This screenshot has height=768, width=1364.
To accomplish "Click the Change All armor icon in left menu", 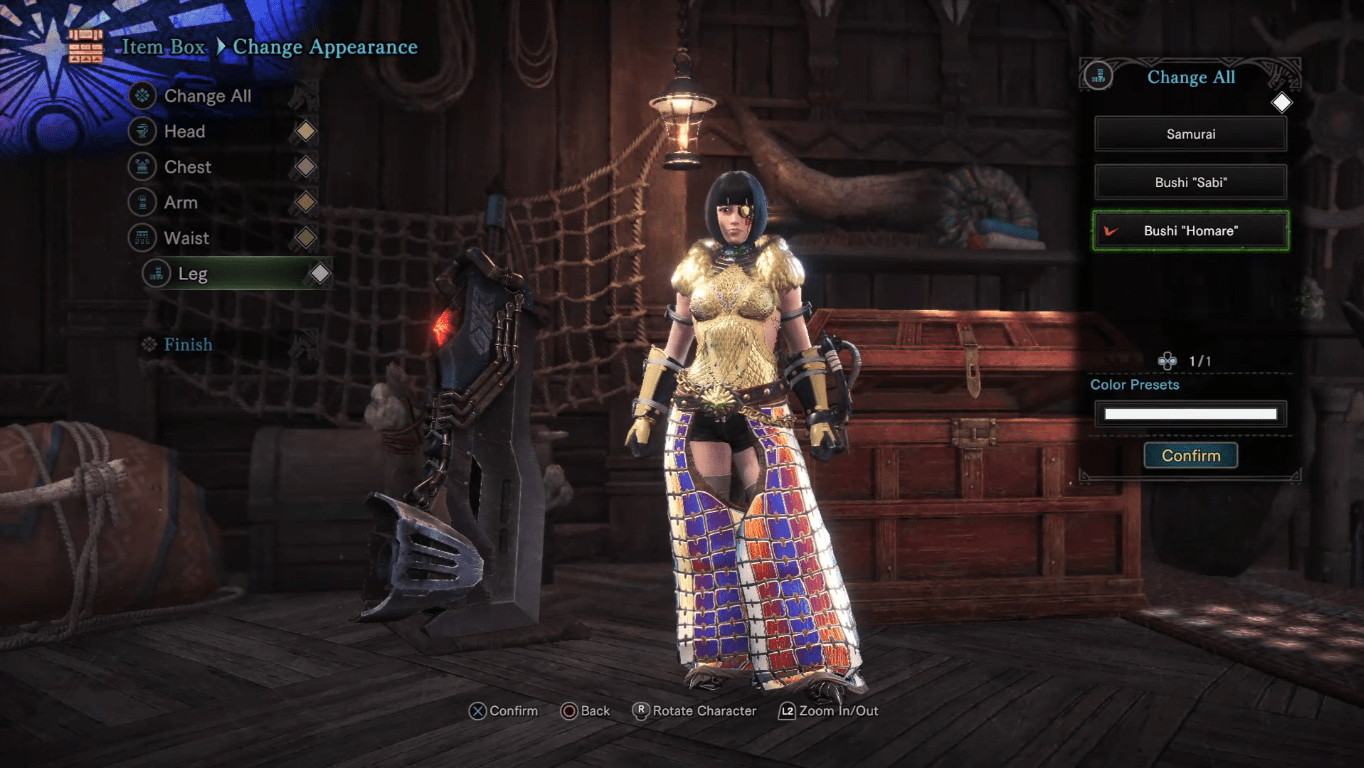I will tap(142, 96).
